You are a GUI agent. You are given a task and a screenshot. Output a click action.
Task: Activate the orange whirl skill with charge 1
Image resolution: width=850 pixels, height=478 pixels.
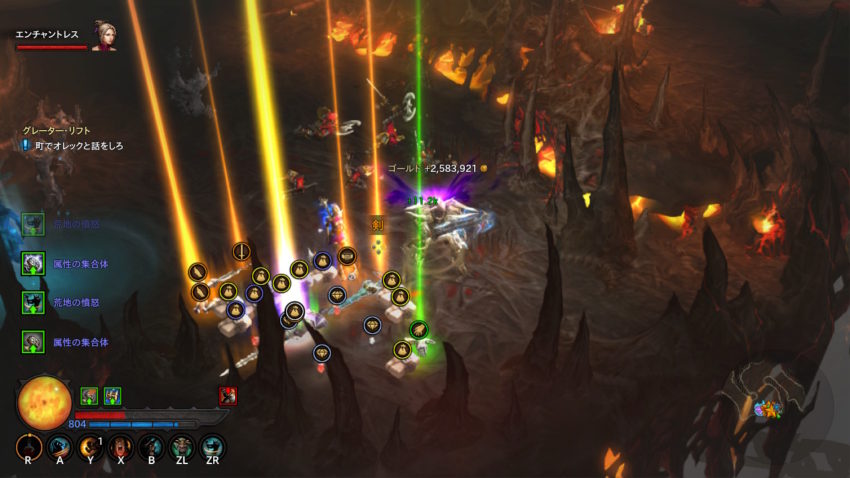coord(90,448)
